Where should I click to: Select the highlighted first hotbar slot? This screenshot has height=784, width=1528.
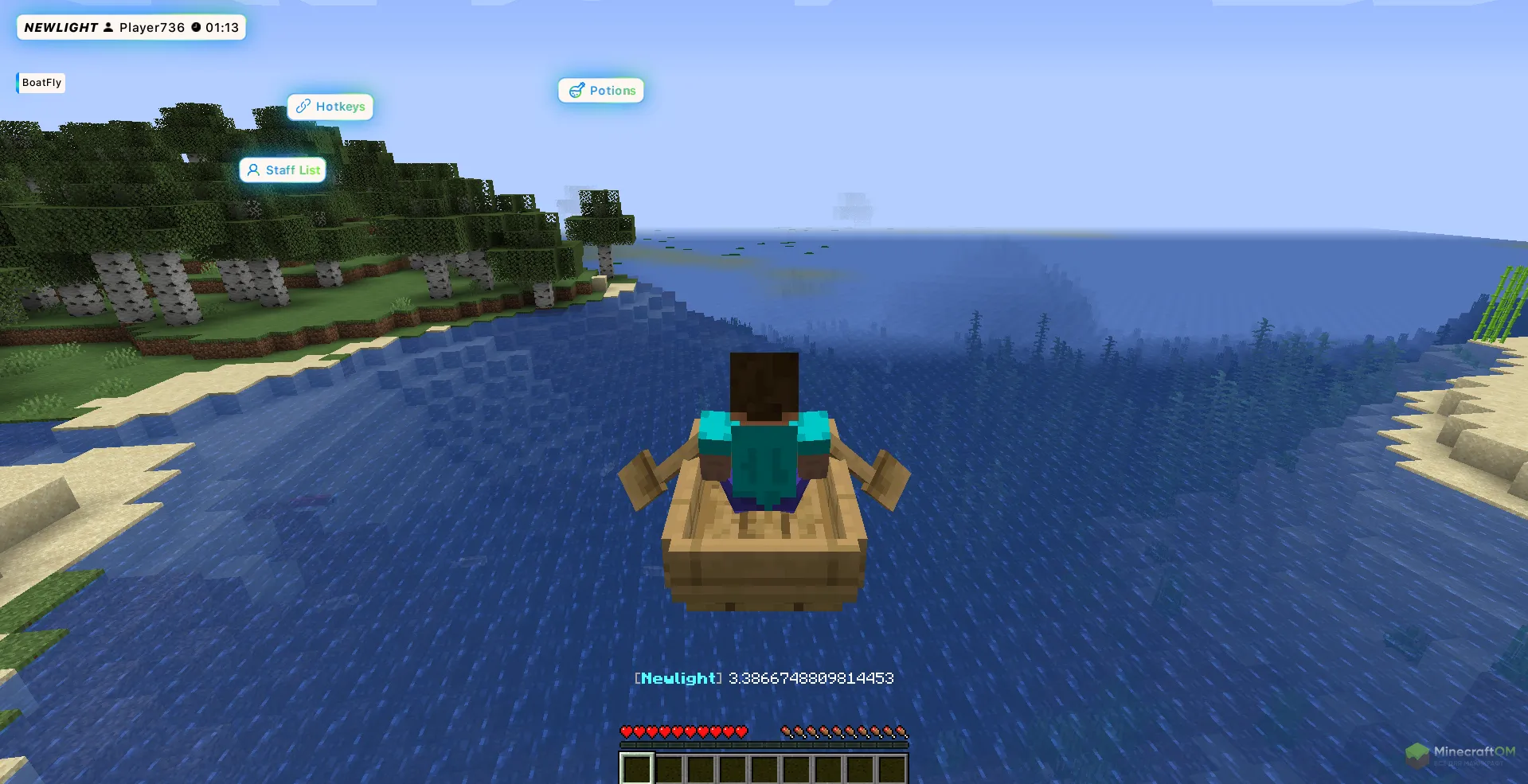tap(636, 769)
